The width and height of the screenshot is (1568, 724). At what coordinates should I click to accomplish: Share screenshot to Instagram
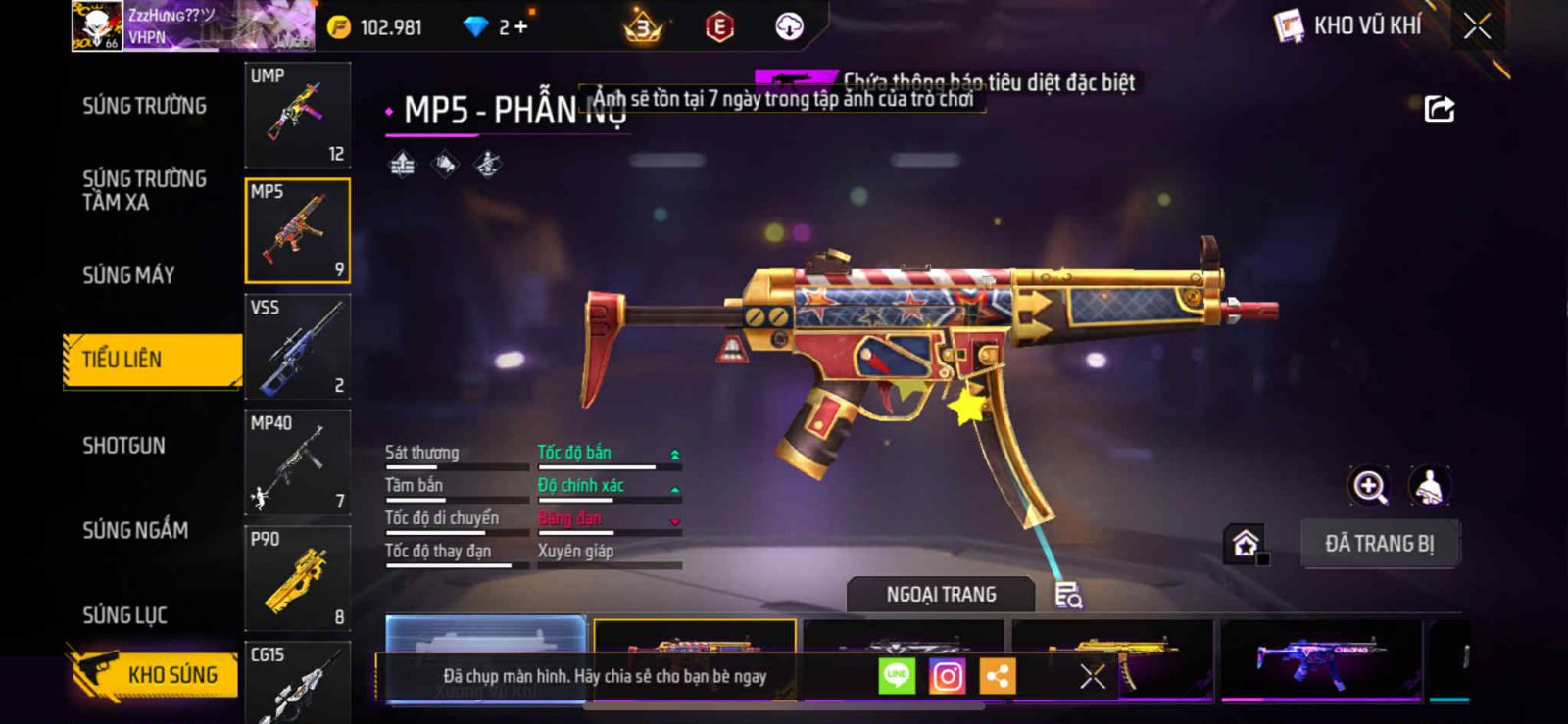pos(947,676)
